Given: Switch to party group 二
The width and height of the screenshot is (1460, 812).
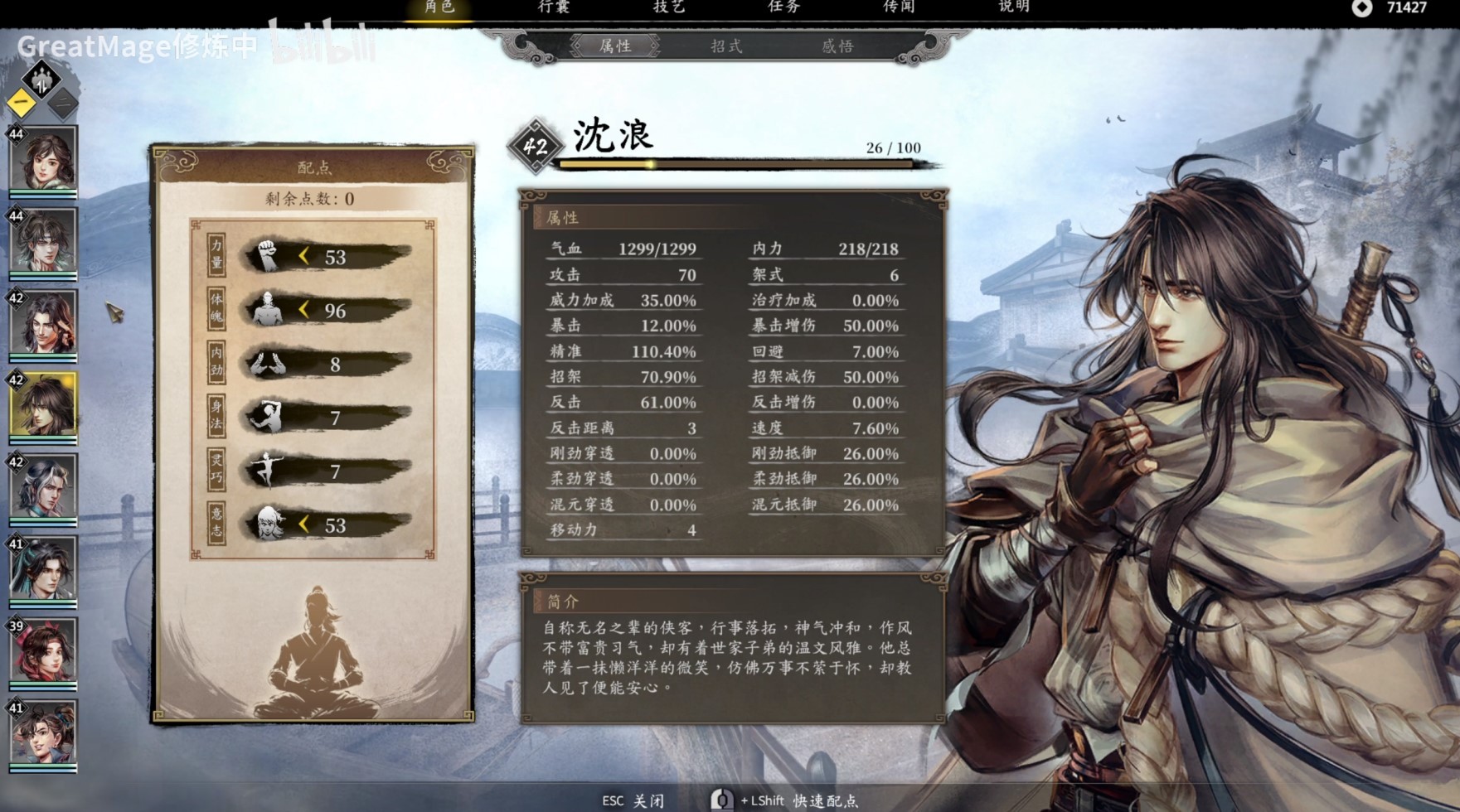Looking at the screenshot, I should 62,104.
